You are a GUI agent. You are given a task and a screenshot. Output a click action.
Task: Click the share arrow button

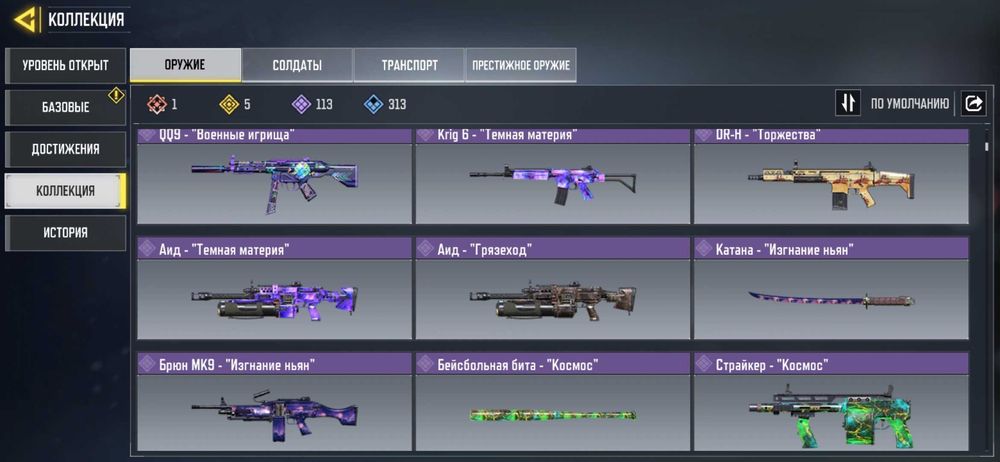pos(973,103)
